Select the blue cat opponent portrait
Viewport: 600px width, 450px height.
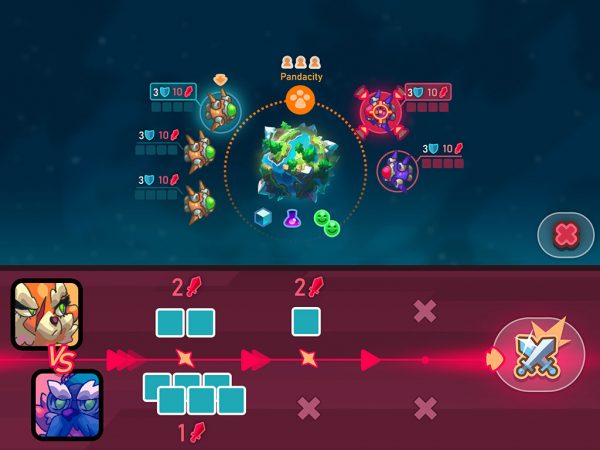pos(67,404)
